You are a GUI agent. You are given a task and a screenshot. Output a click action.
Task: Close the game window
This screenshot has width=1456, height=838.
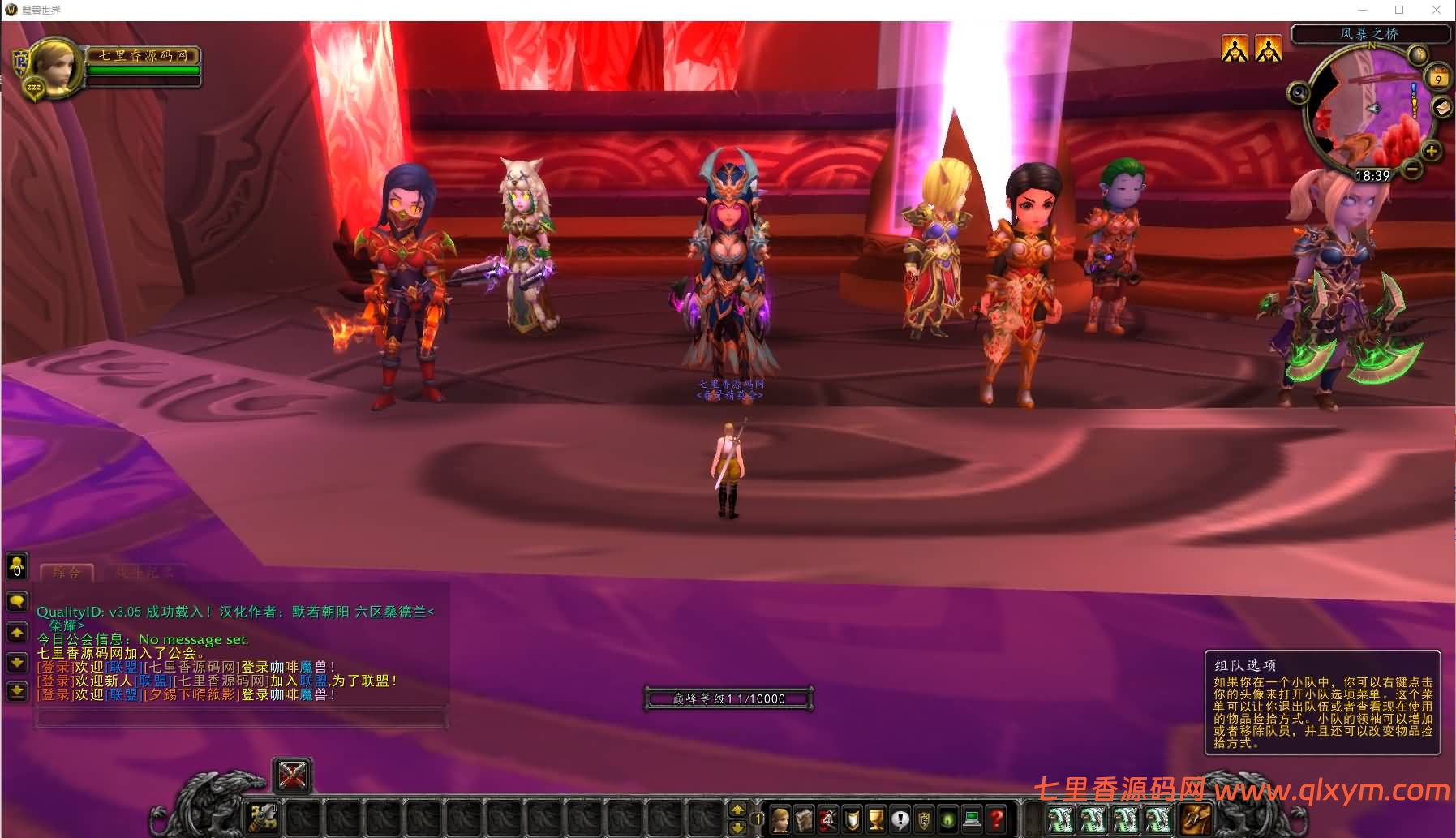click(x=1437, y=10)
